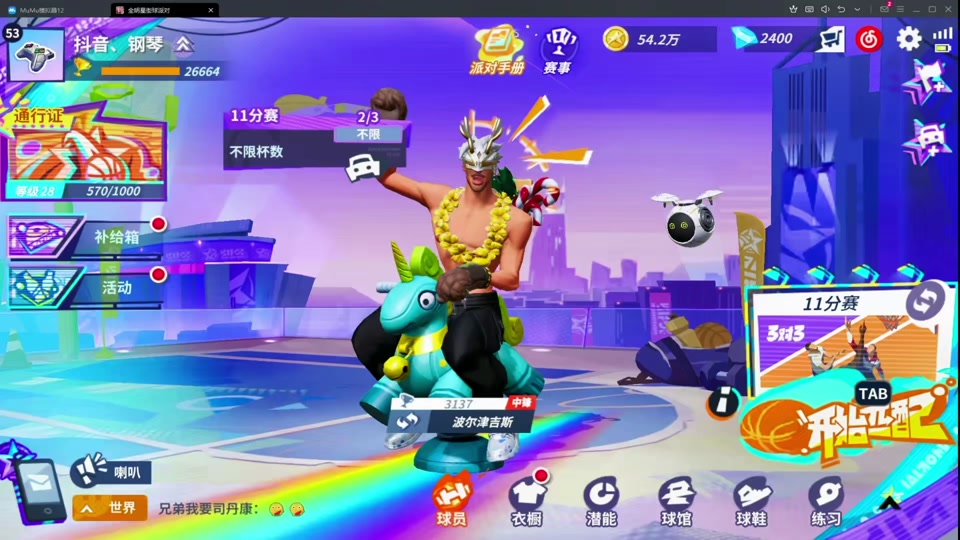
Task: Open the 赛事 tournament menu
Action: 557,50
